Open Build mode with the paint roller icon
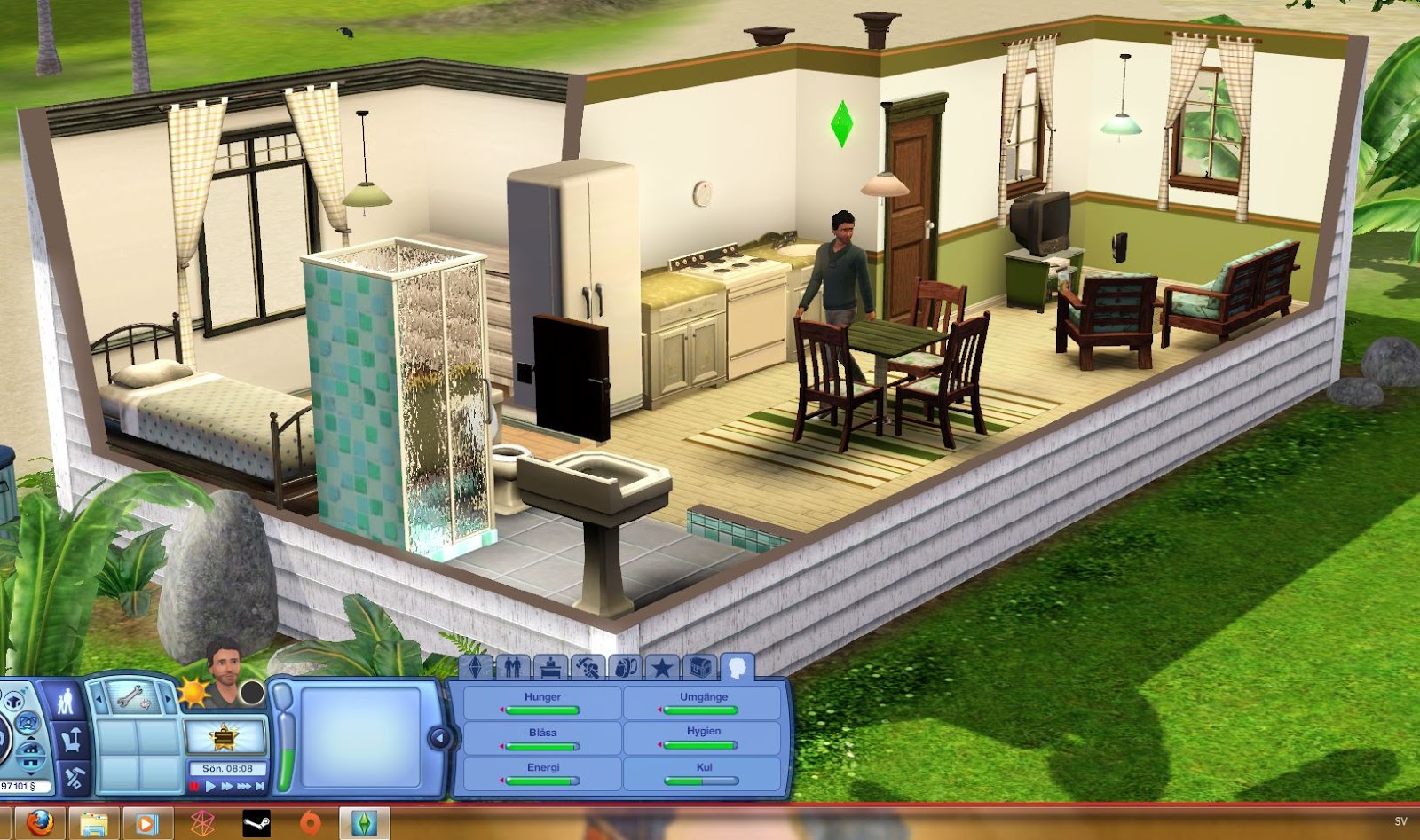1420x840 pixels. coord(74,776)
